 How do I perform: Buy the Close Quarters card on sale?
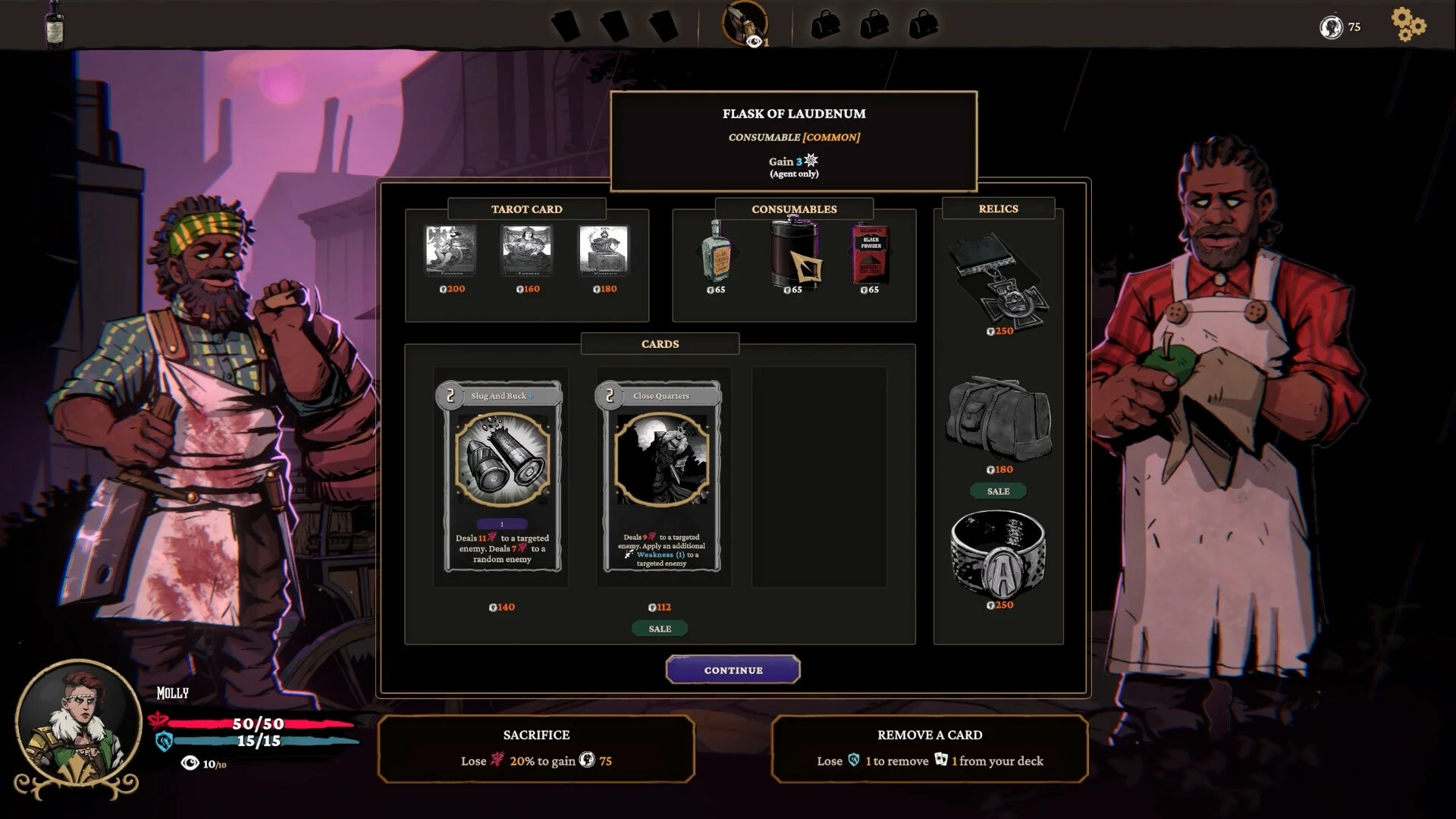pyautogui.click(x=662, y=476)
